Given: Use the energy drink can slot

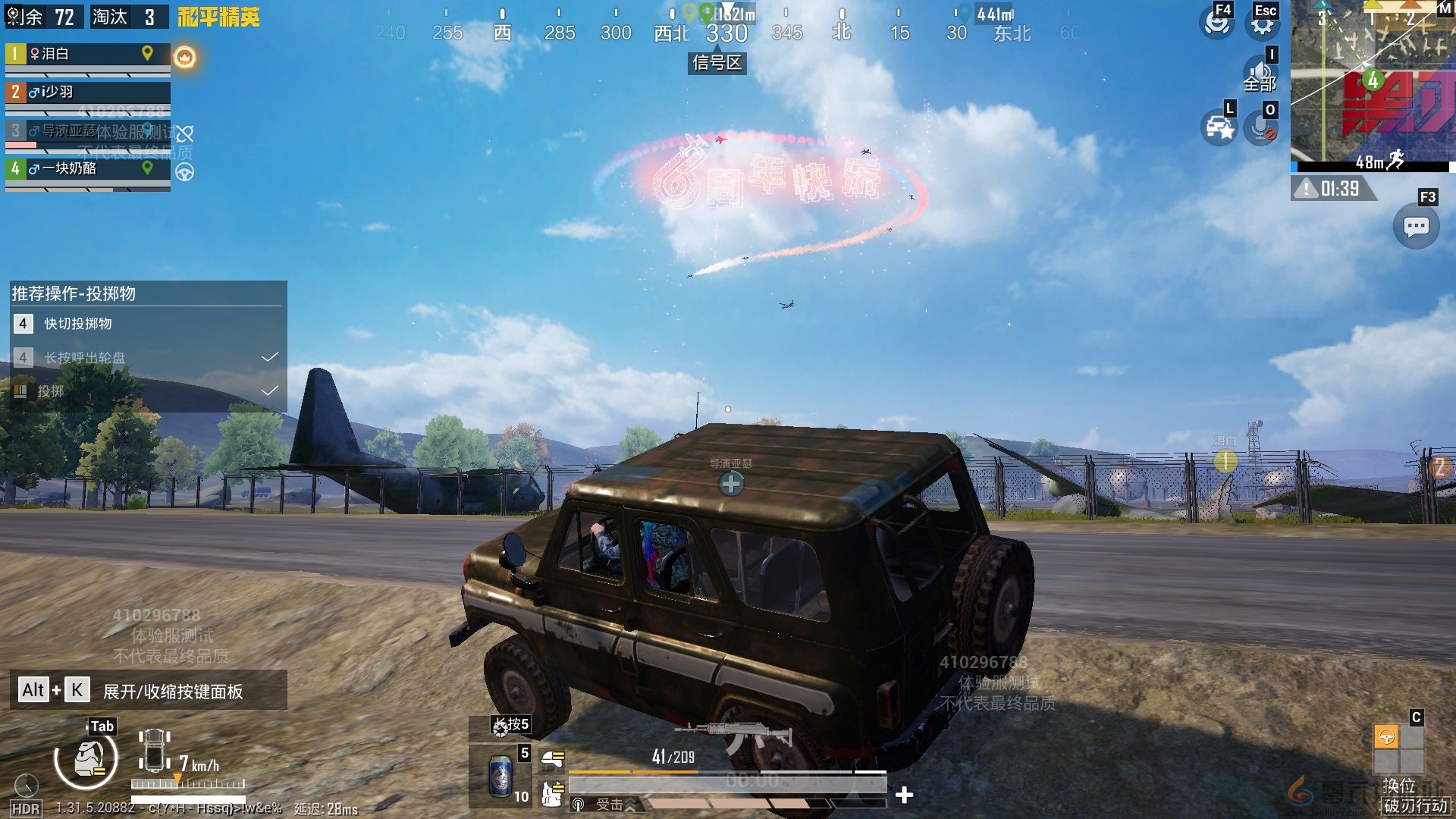Looking at the screenshot, I should pyautogui.click(x=500, y=776).
